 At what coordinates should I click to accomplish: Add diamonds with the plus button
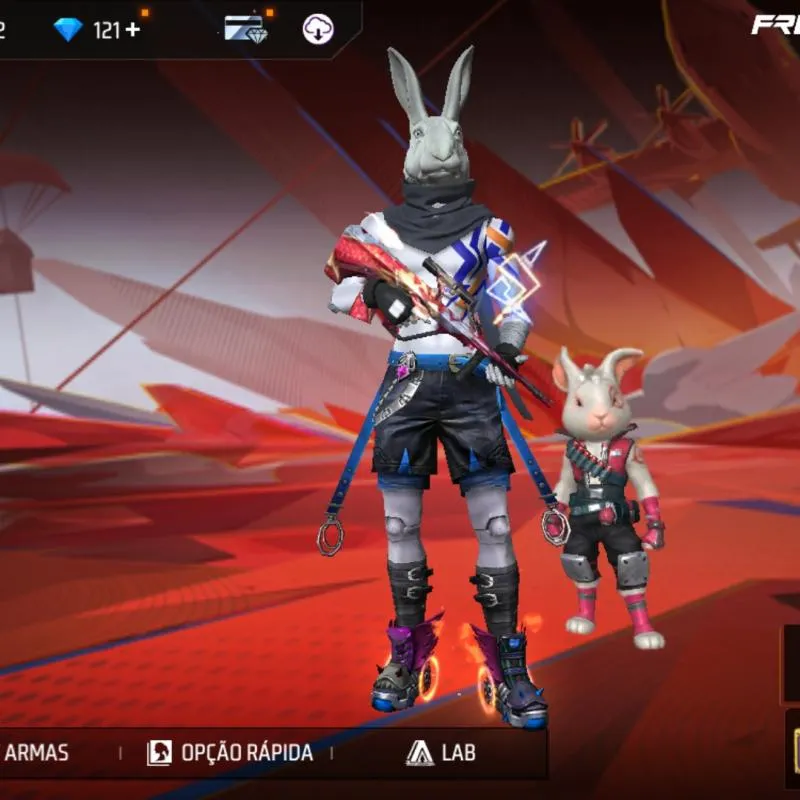[x=132, y=30]
